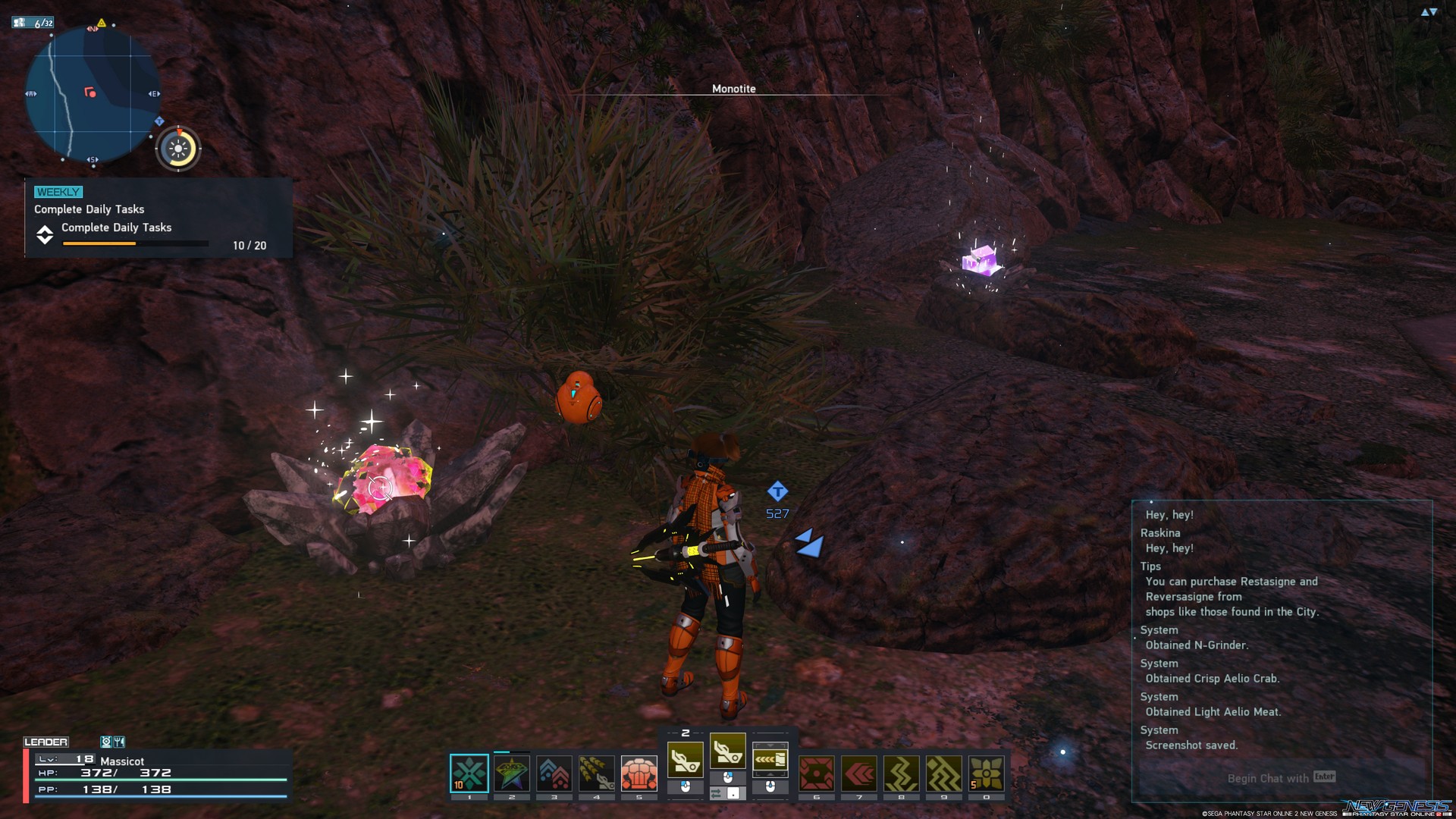The height and width of the screenshot is (819, 1456).
Task: Expand the rear palette via its upper arrow
Action: (x=770, y=745)
